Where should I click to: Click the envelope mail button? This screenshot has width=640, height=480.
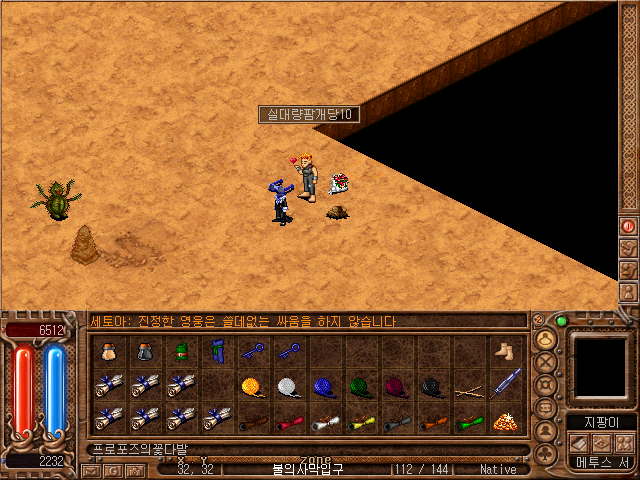91,470
